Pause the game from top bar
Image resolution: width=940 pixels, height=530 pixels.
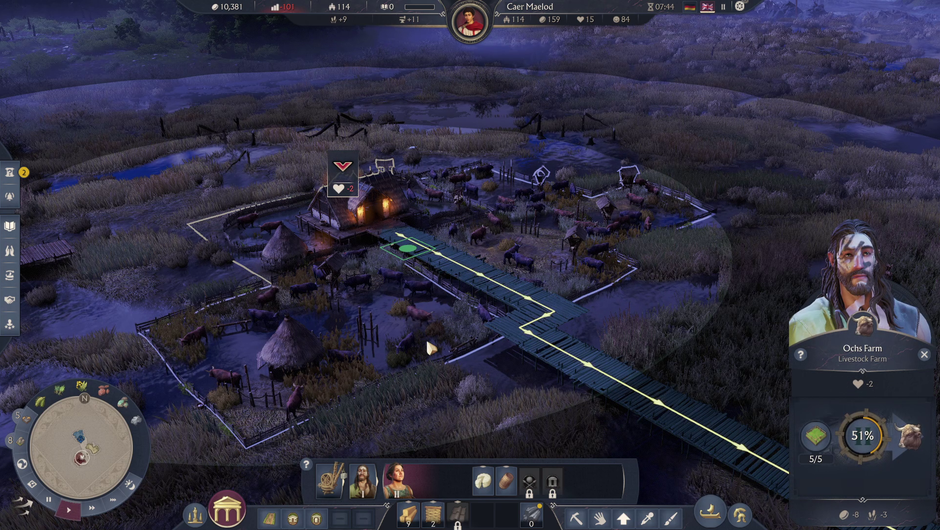coord(723,7)
